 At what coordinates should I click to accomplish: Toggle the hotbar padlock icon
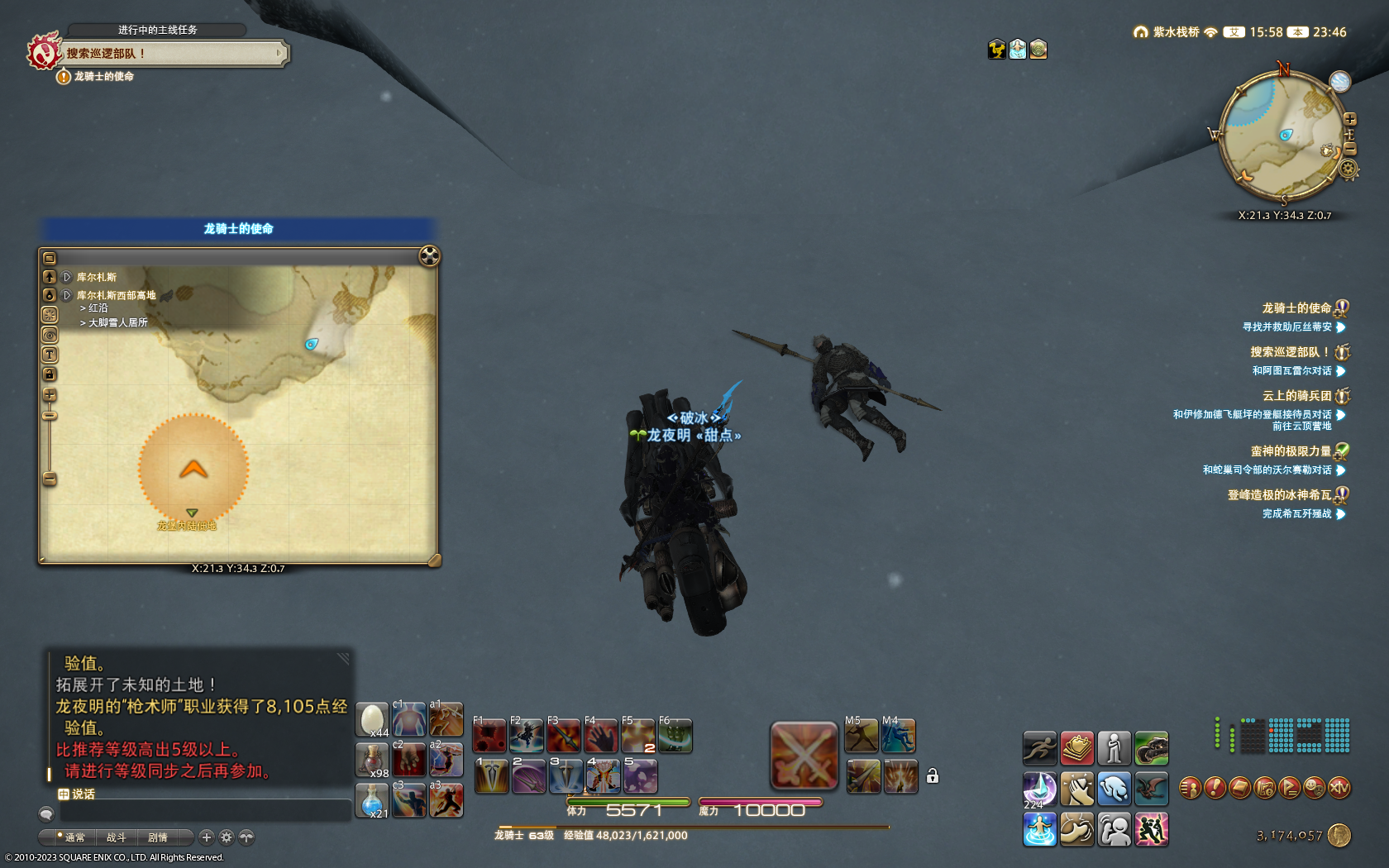[932, 775]
